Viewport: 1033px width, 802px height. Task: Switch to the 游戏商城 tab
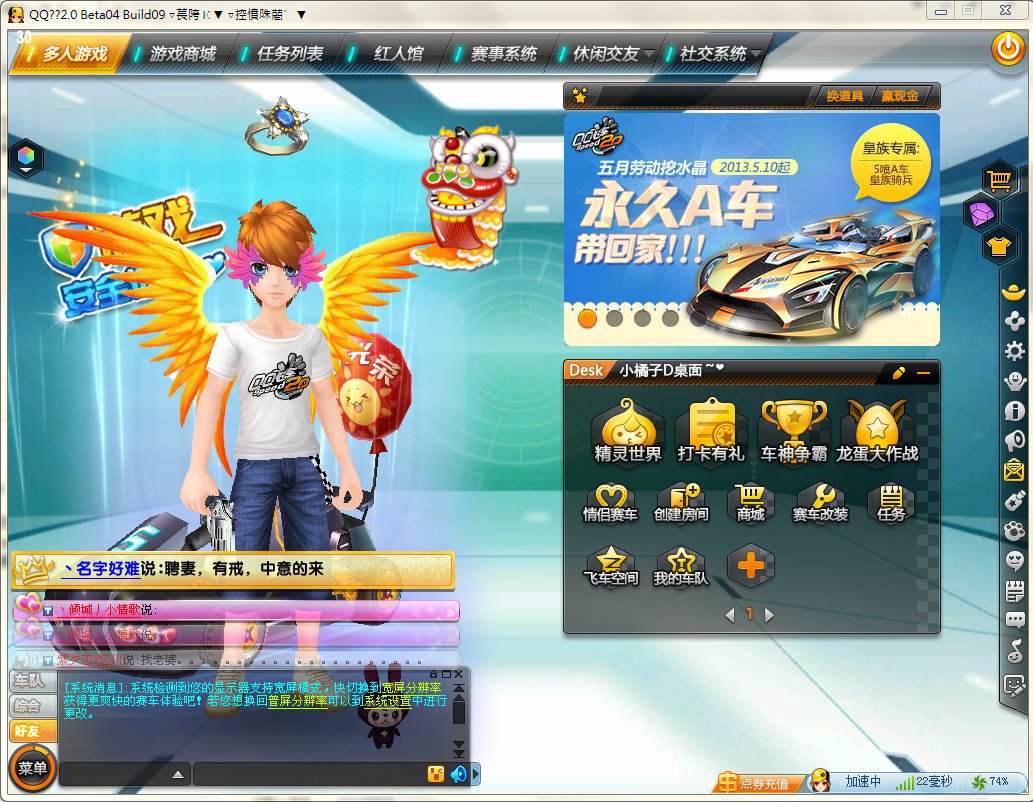click(x=182, y=54)
